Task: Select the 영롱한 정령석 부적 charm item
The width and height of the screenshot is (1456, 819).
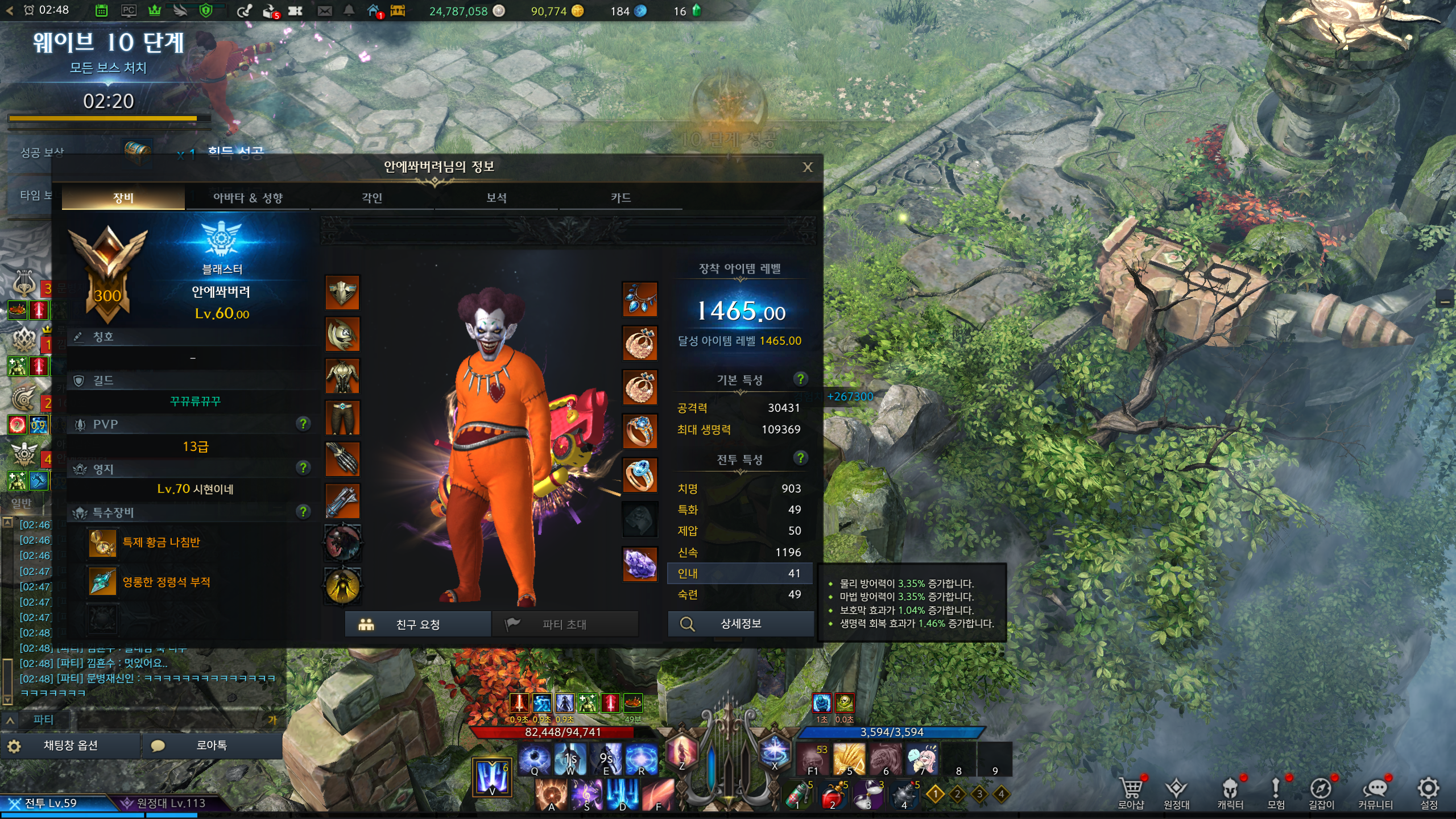Action: 103,582
